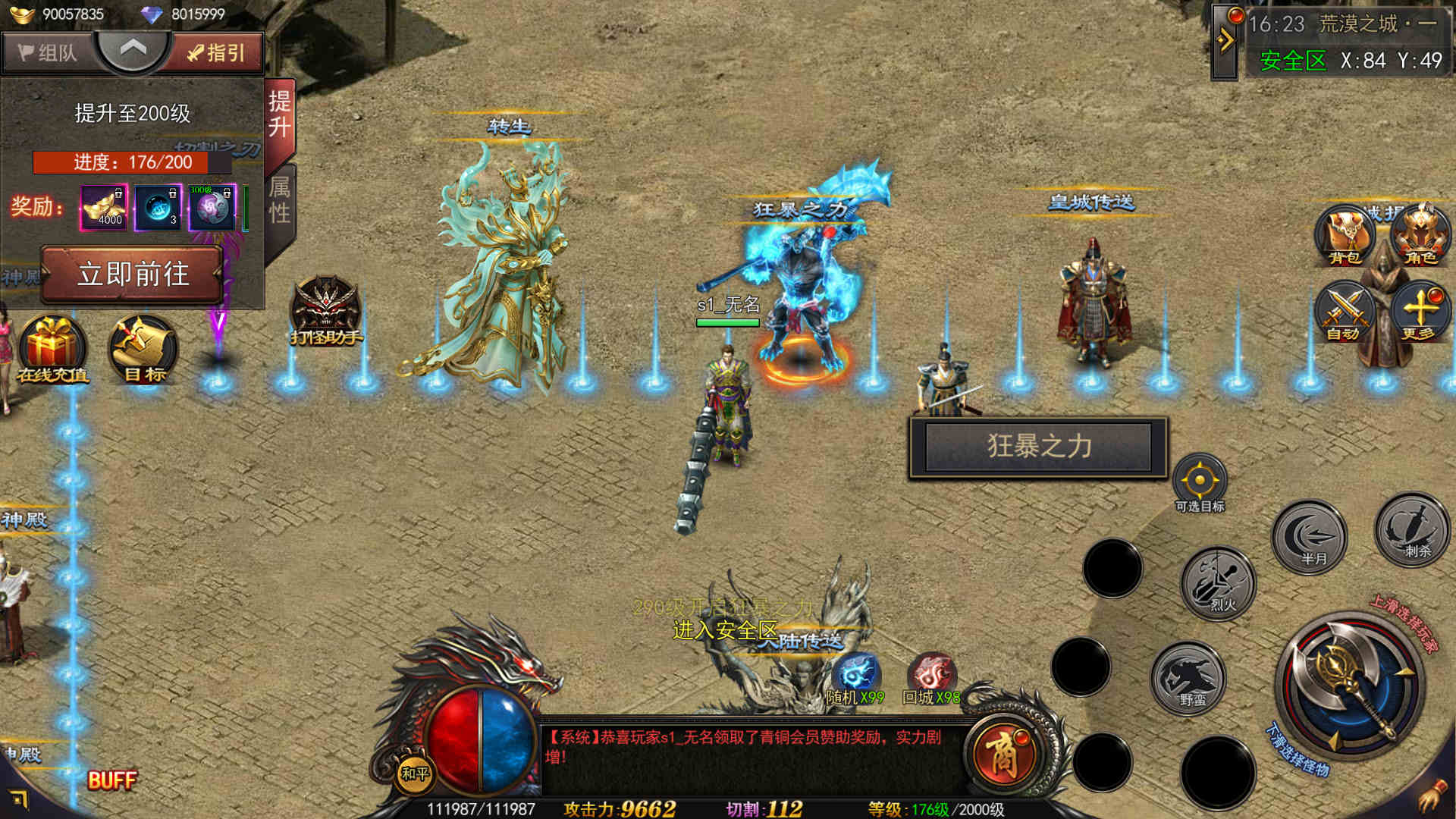Open the 在线充值 recharge gift box
1456x819 pixels.
(52, 350)
